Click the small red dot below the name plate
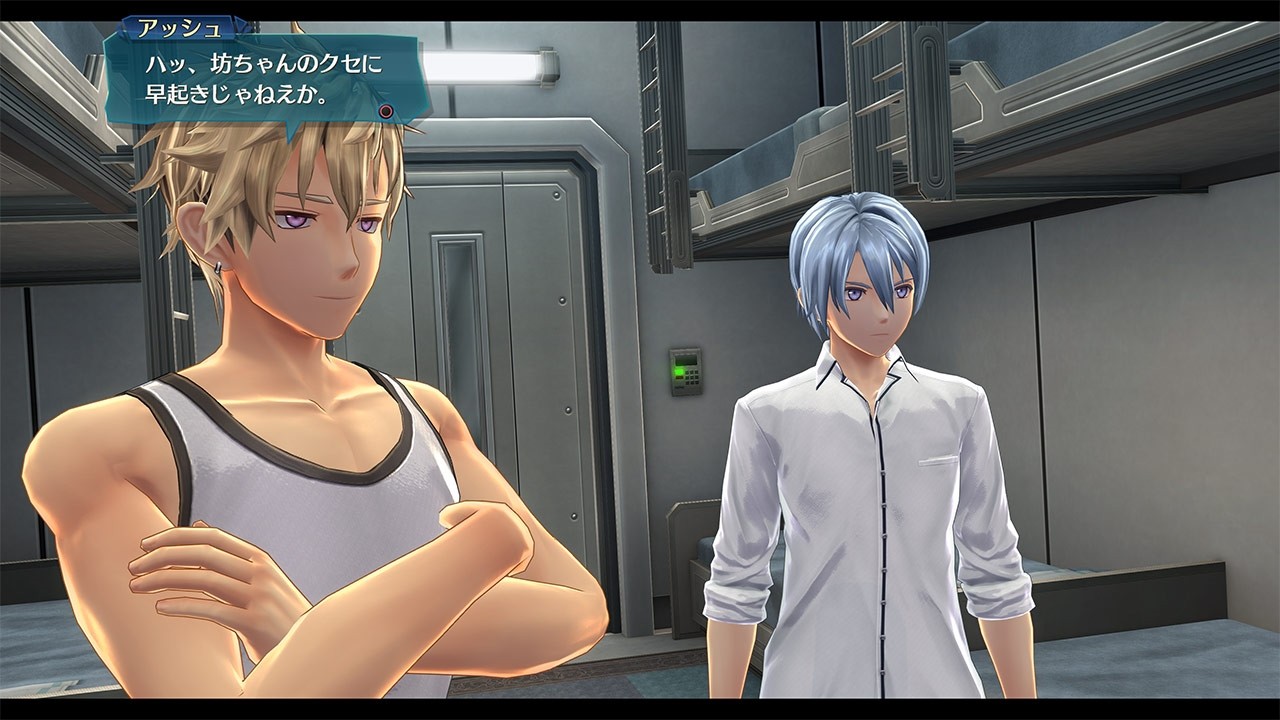Screen dimensions: 1280x720 (386, 111)
